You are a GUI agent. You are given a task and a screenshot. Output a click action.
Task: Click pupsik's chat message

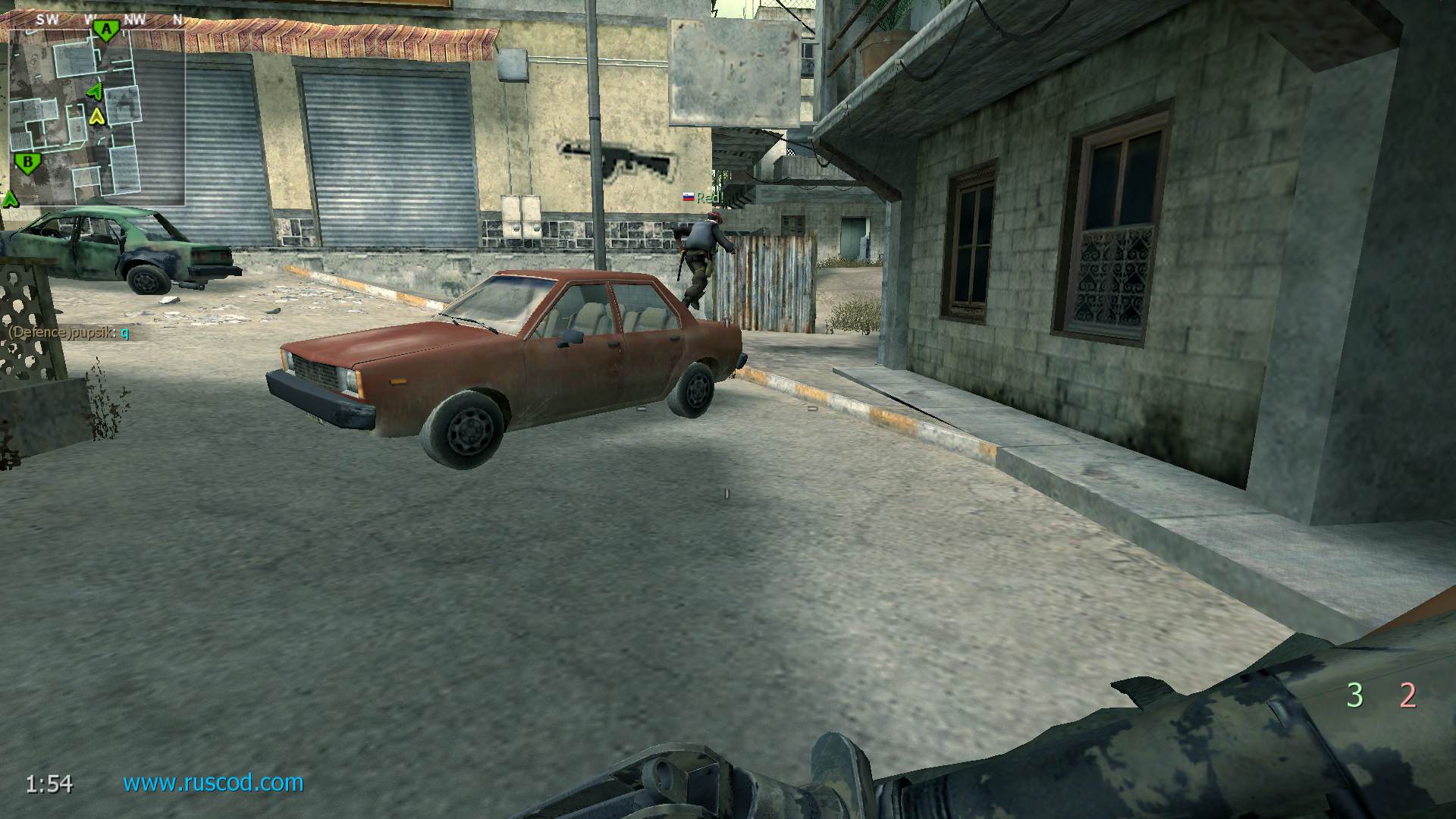point(68,332)
